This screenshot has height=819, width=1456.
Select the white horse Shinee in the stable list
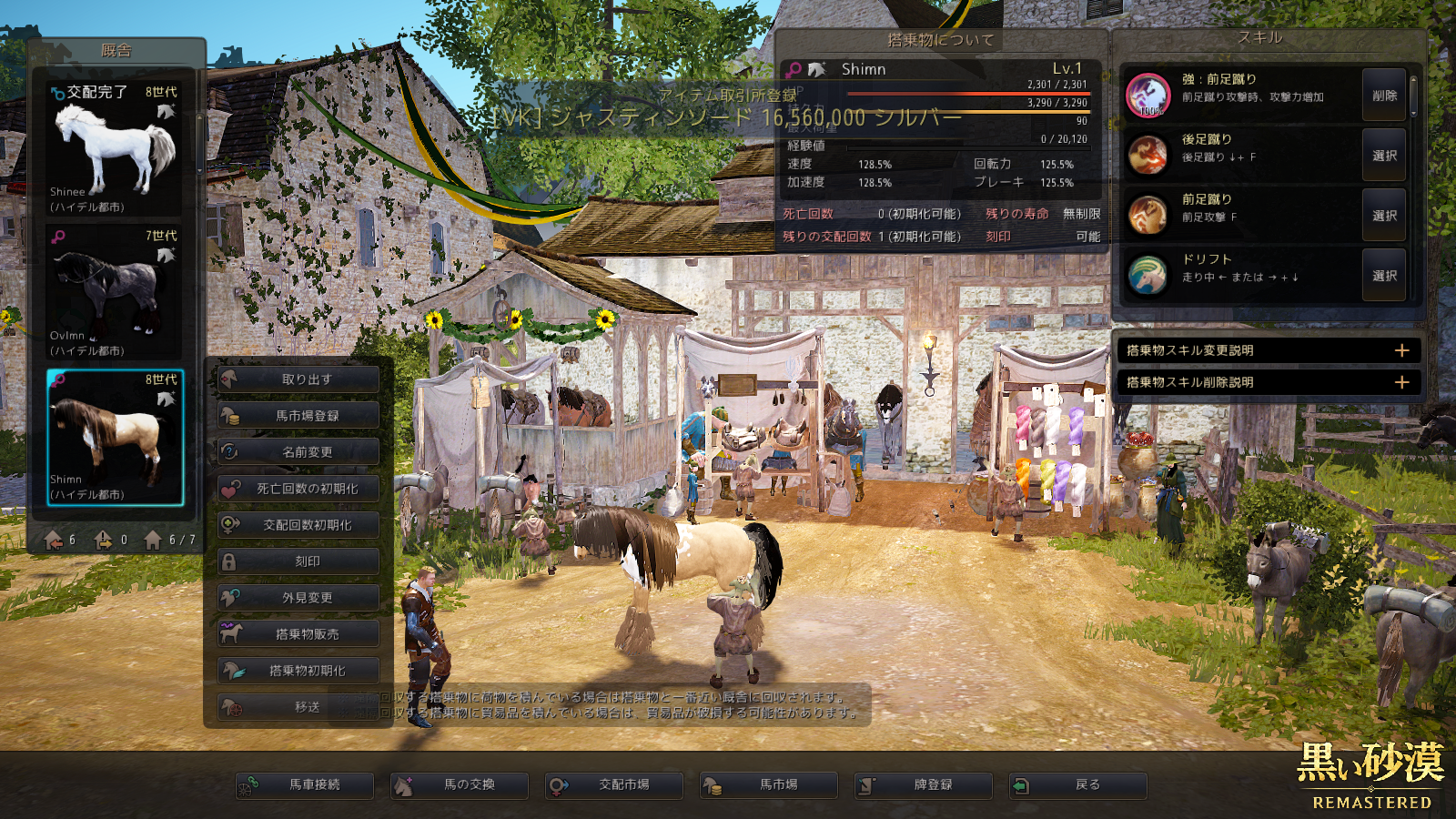(115, 149)
